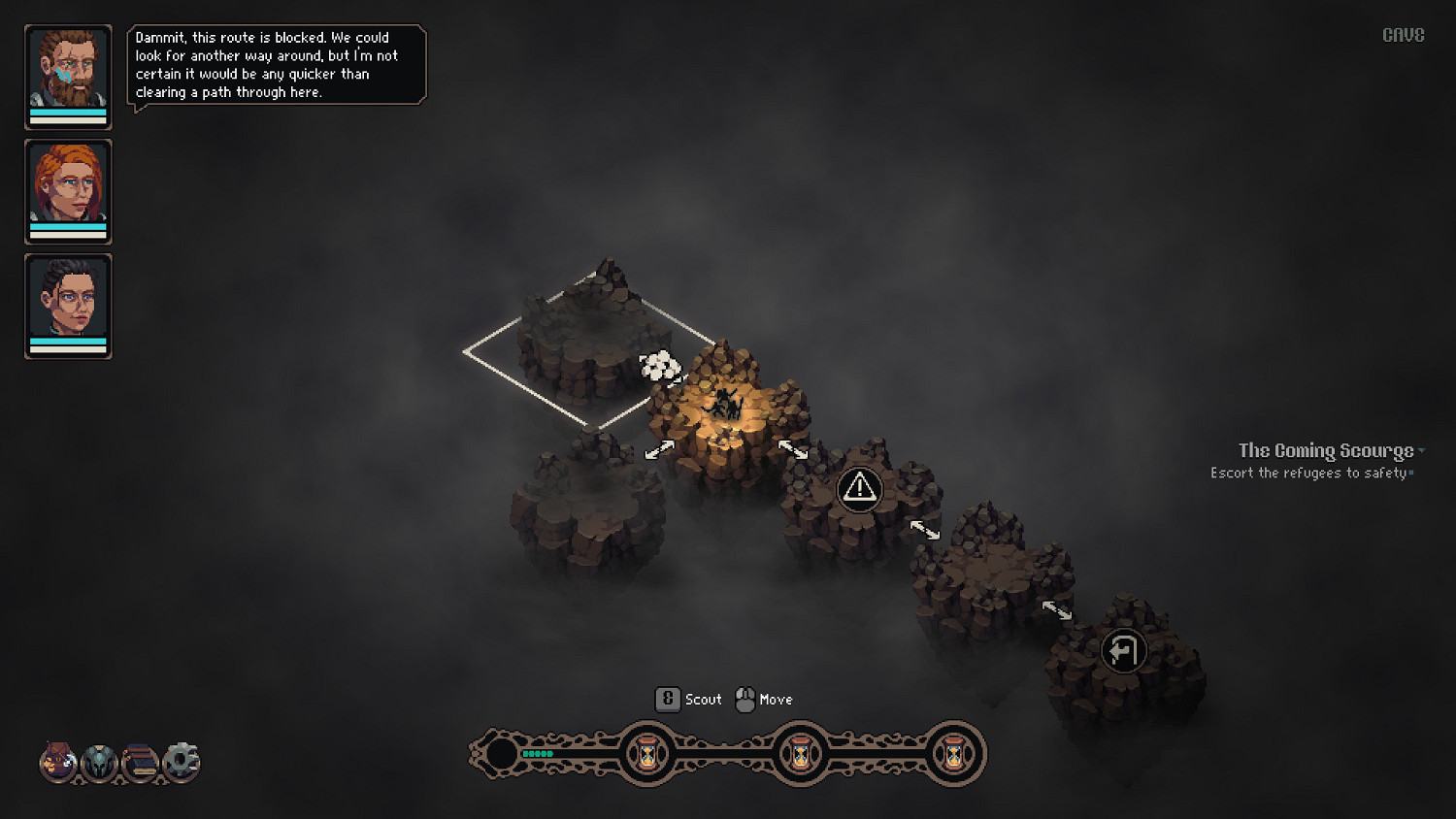Open the dropdown beside The Coming Scourge
This screenshot has height=819, width=1456.
coord(1421,450)
